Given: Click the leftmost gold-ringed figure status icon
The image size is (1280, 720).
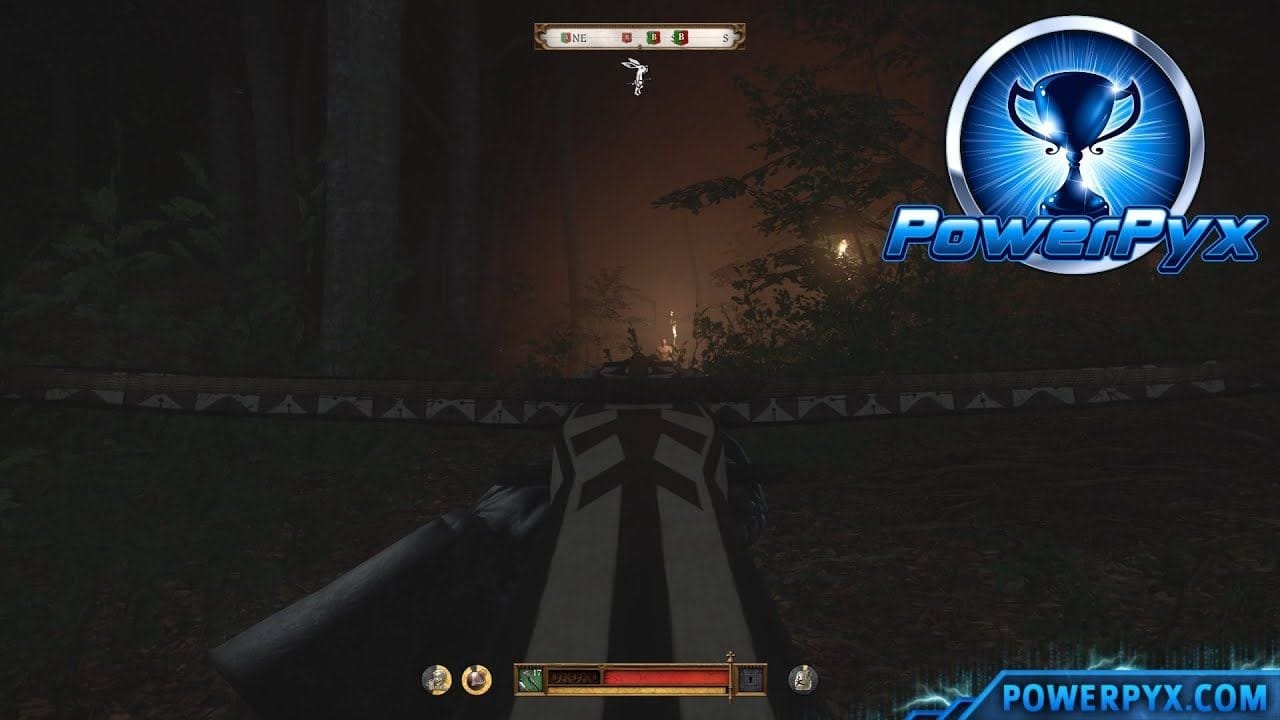Looking at the screenshot, I should pos(436,680).
